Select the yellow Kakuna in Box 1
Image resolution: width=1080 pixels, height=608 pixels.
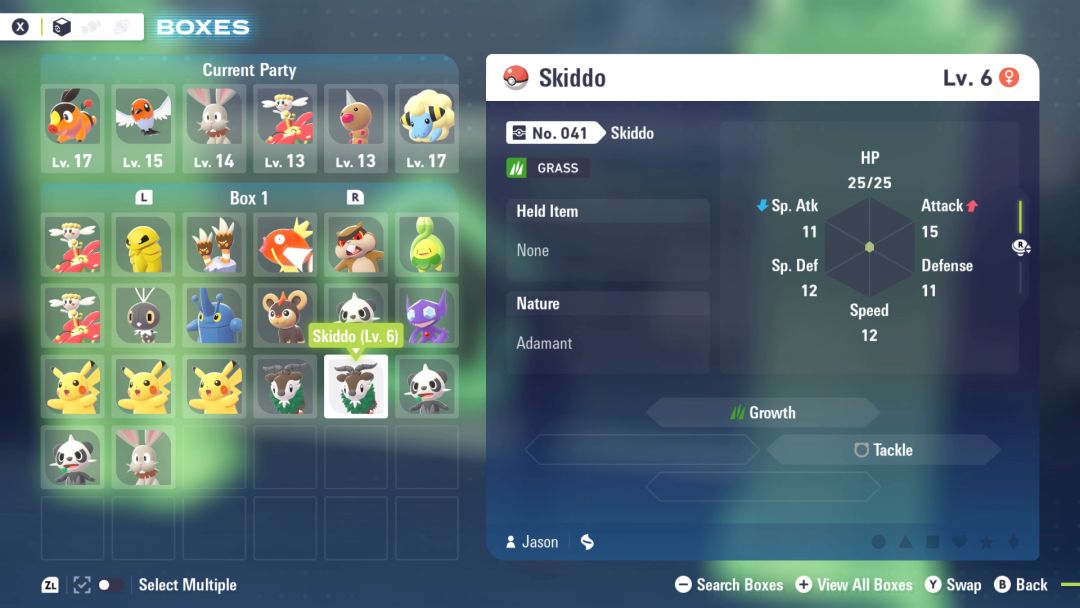(x=143, y=244)
